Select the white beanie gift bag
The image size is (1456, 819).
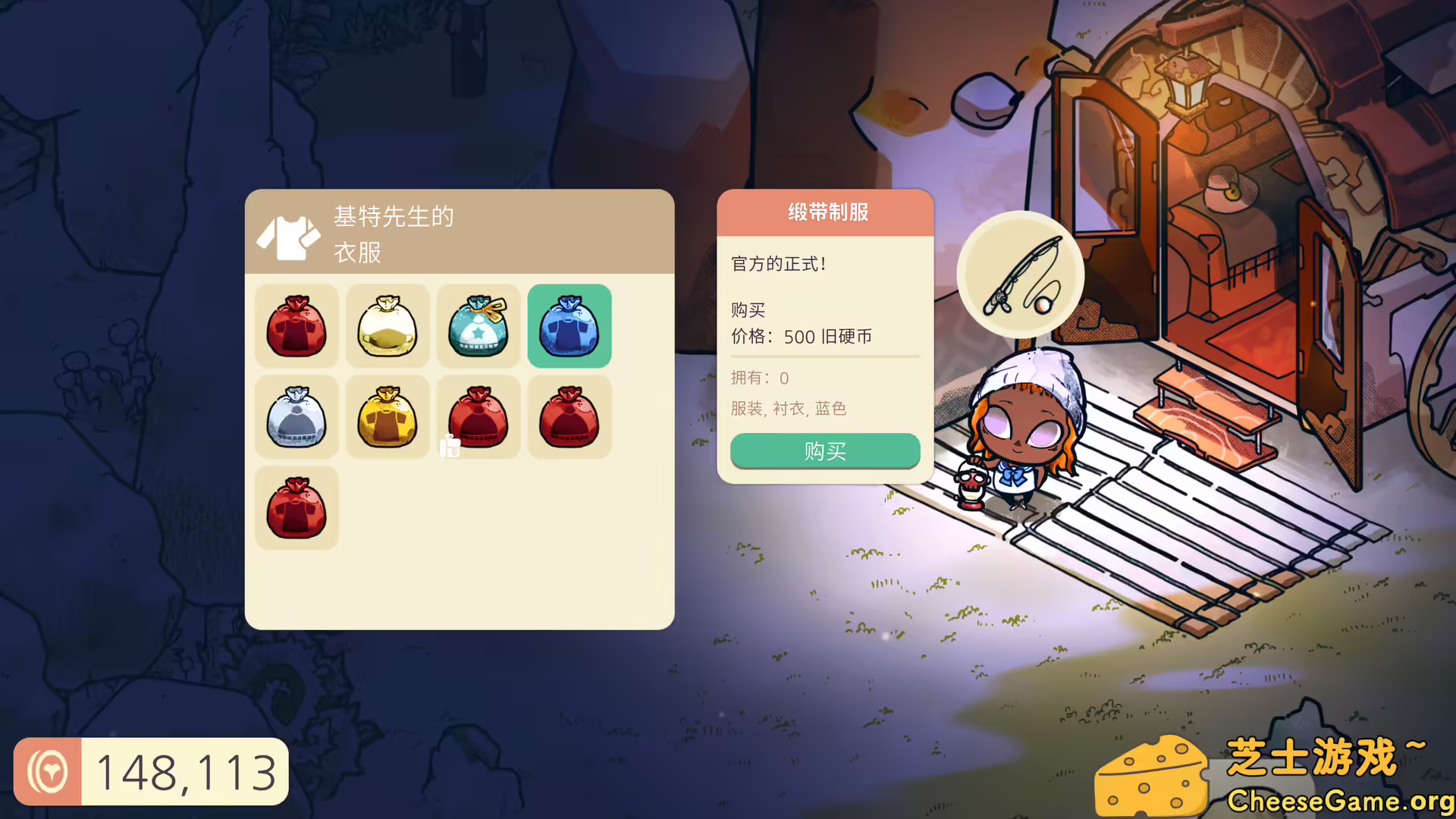[x=296, y=416]
